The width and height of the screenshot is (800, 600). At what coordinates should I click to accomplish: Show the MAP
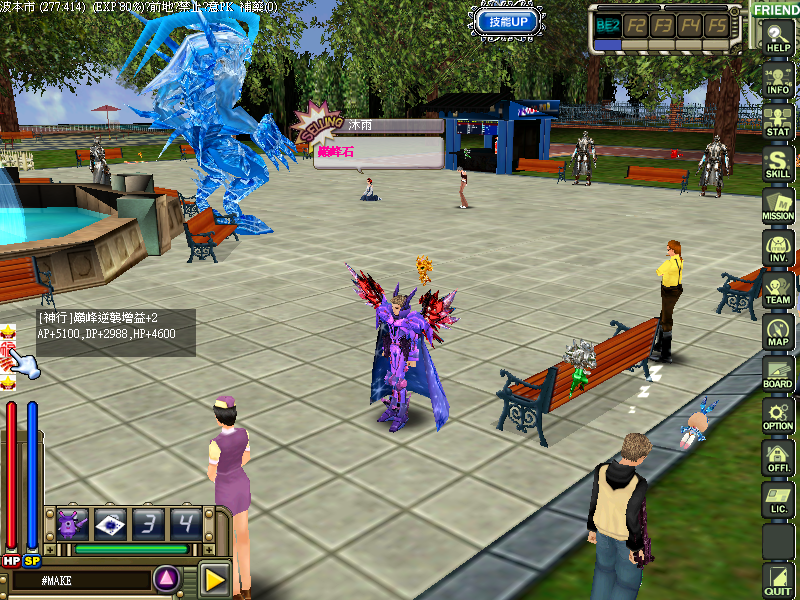[x=778, y=331]
